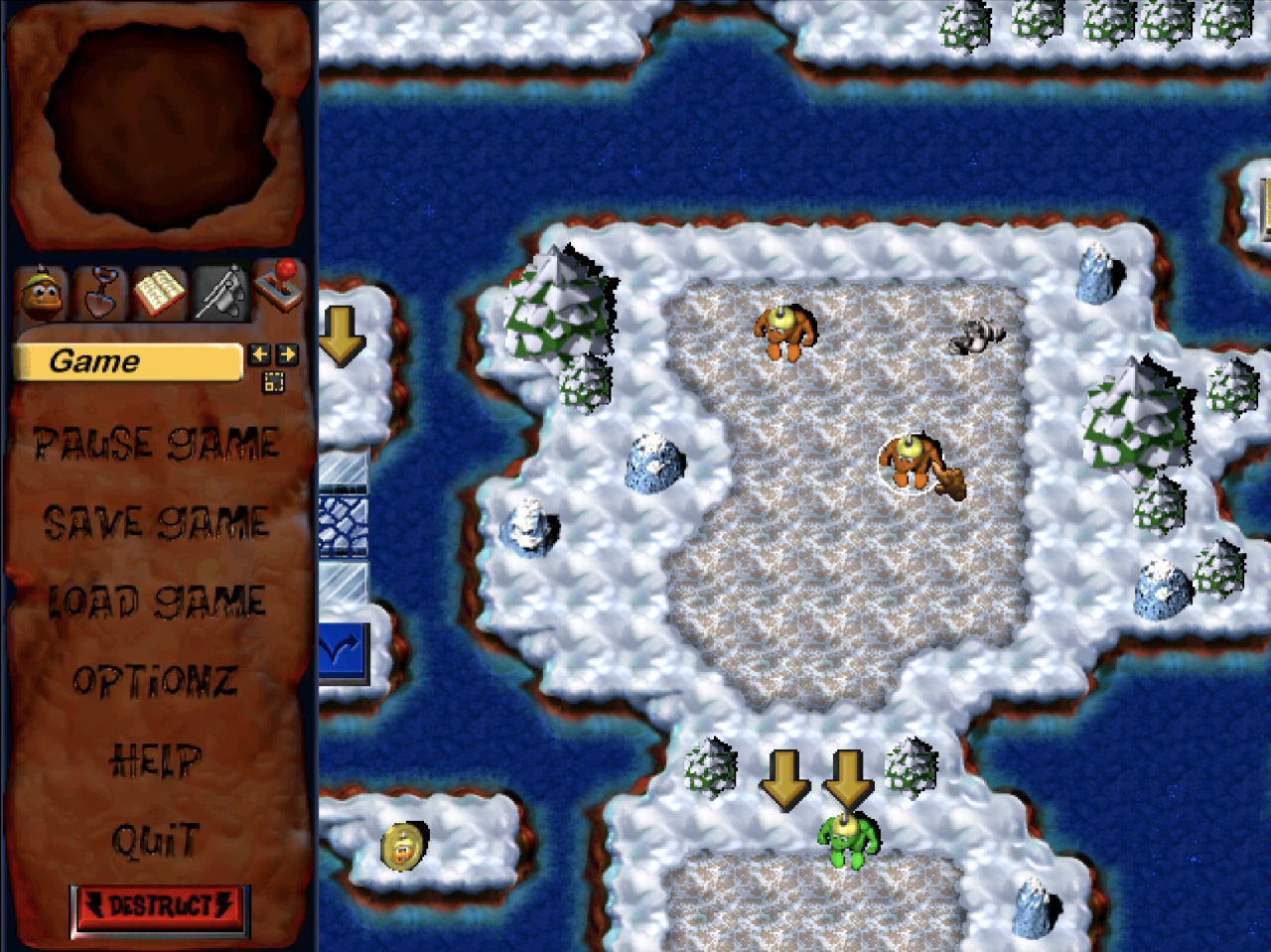Switch to the open book tab
Image resolution: width=1271 pixels, height=952 pixels.
159,293
